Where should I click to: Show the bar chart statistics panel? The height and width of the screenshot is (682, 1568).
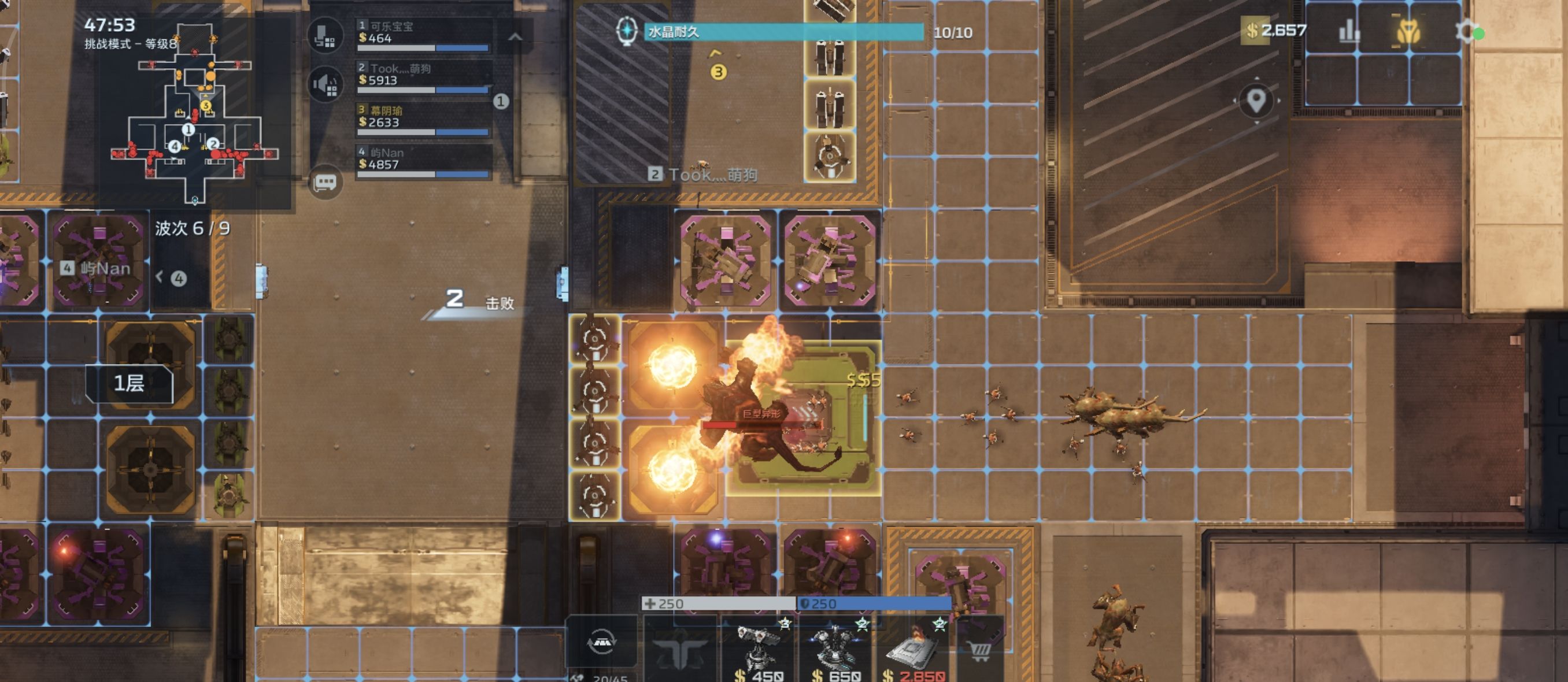coord(1348,32)
